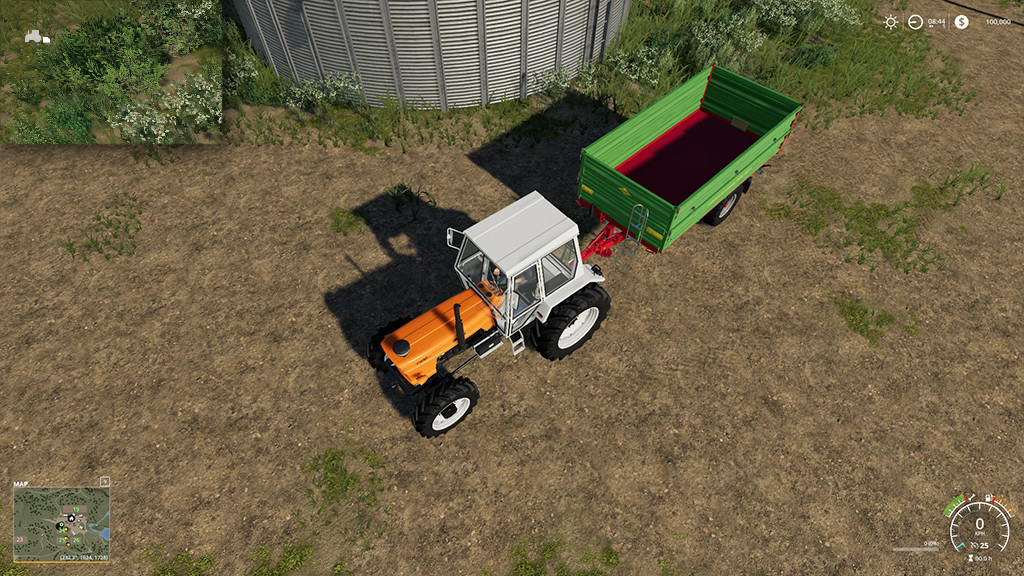
Task: Select the vehicle icon in the top-left corner
Action: (x=37, y=37)
